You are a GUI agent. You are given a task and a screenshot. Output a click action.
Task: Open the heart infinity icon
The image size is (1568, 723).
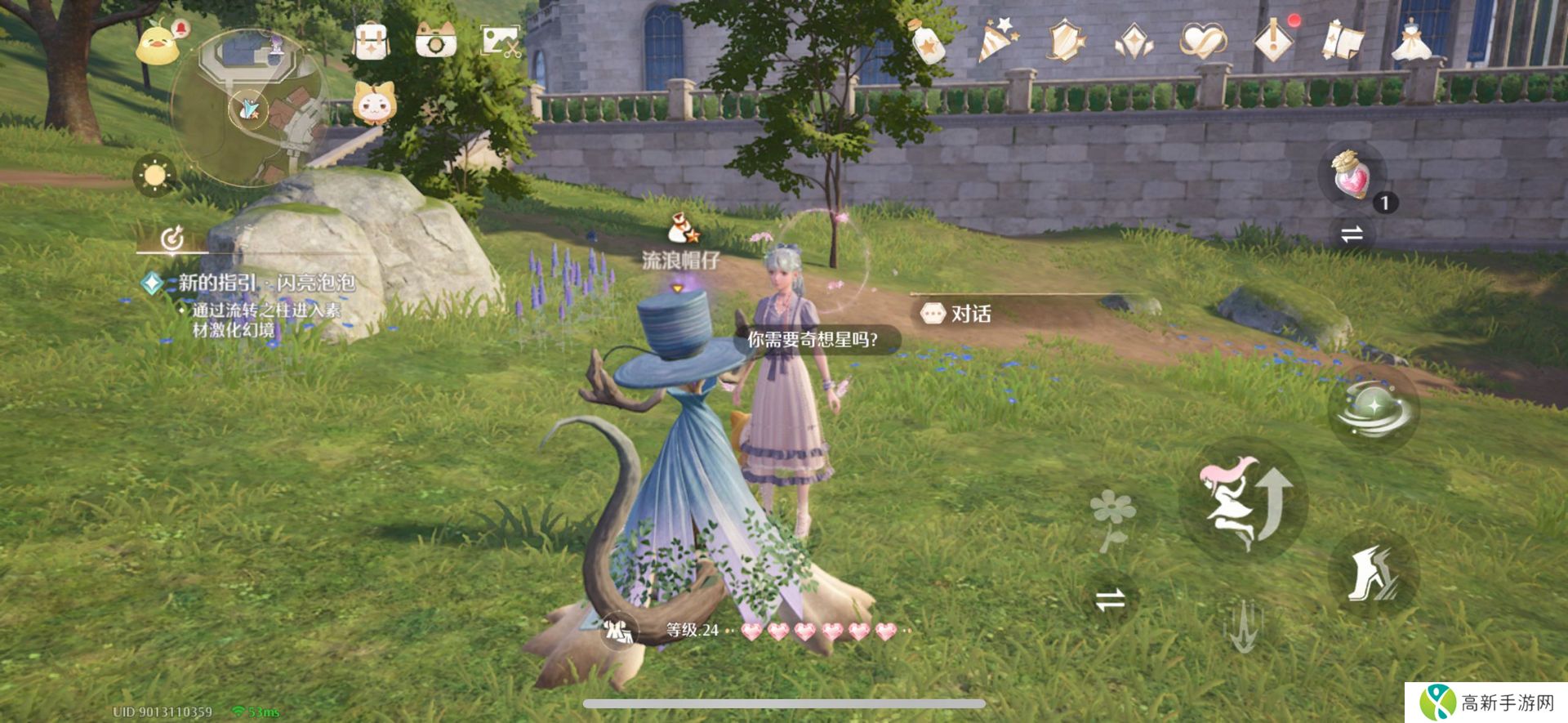coord(1203,41)
